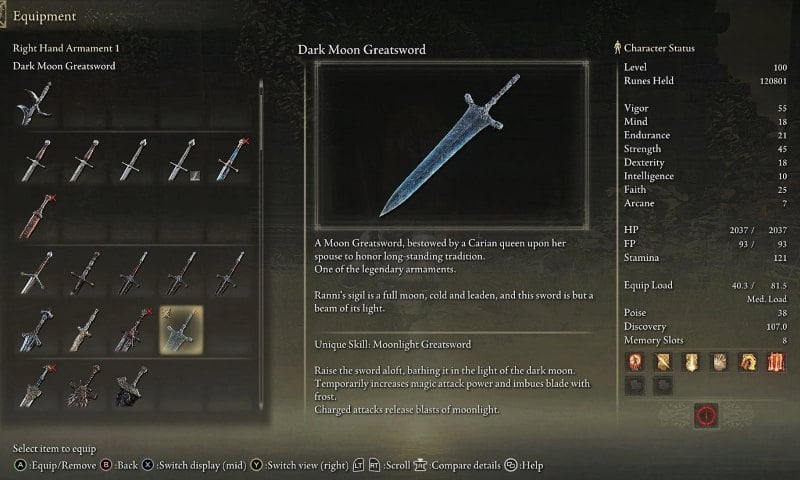Click the weapon list scrollbar
This screenshot has width=800, height=480.
pyautogui.click(x=260, y=120)
